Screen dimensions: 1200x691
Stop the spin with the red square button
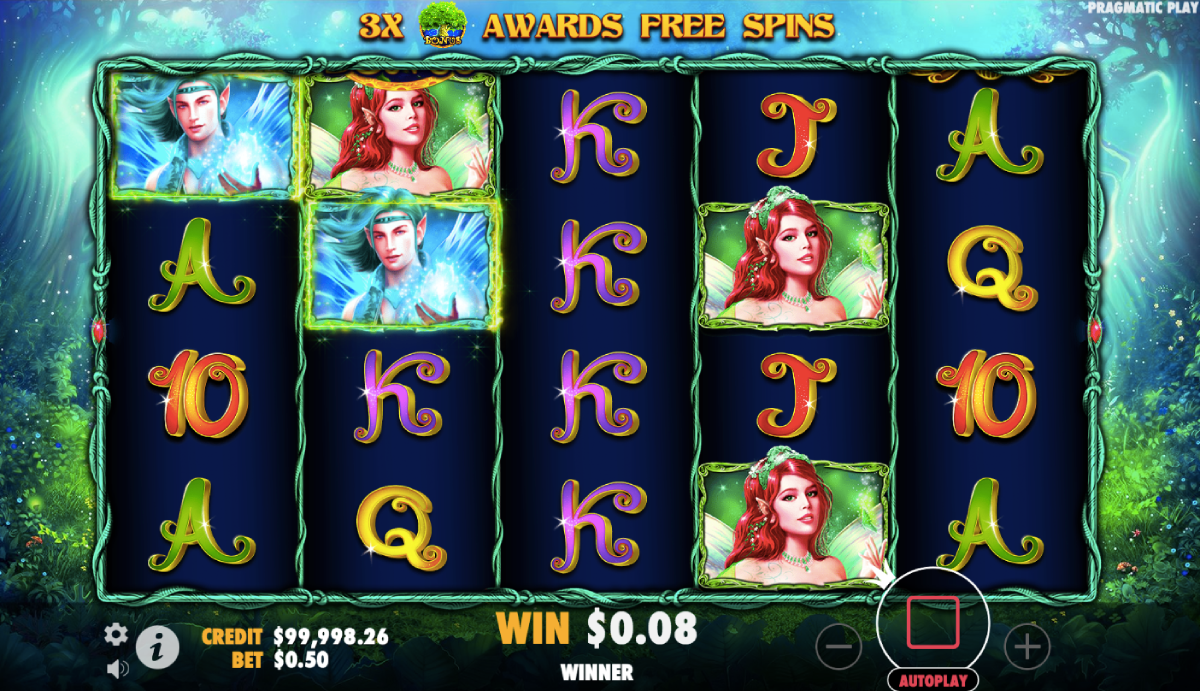(932, 622)
